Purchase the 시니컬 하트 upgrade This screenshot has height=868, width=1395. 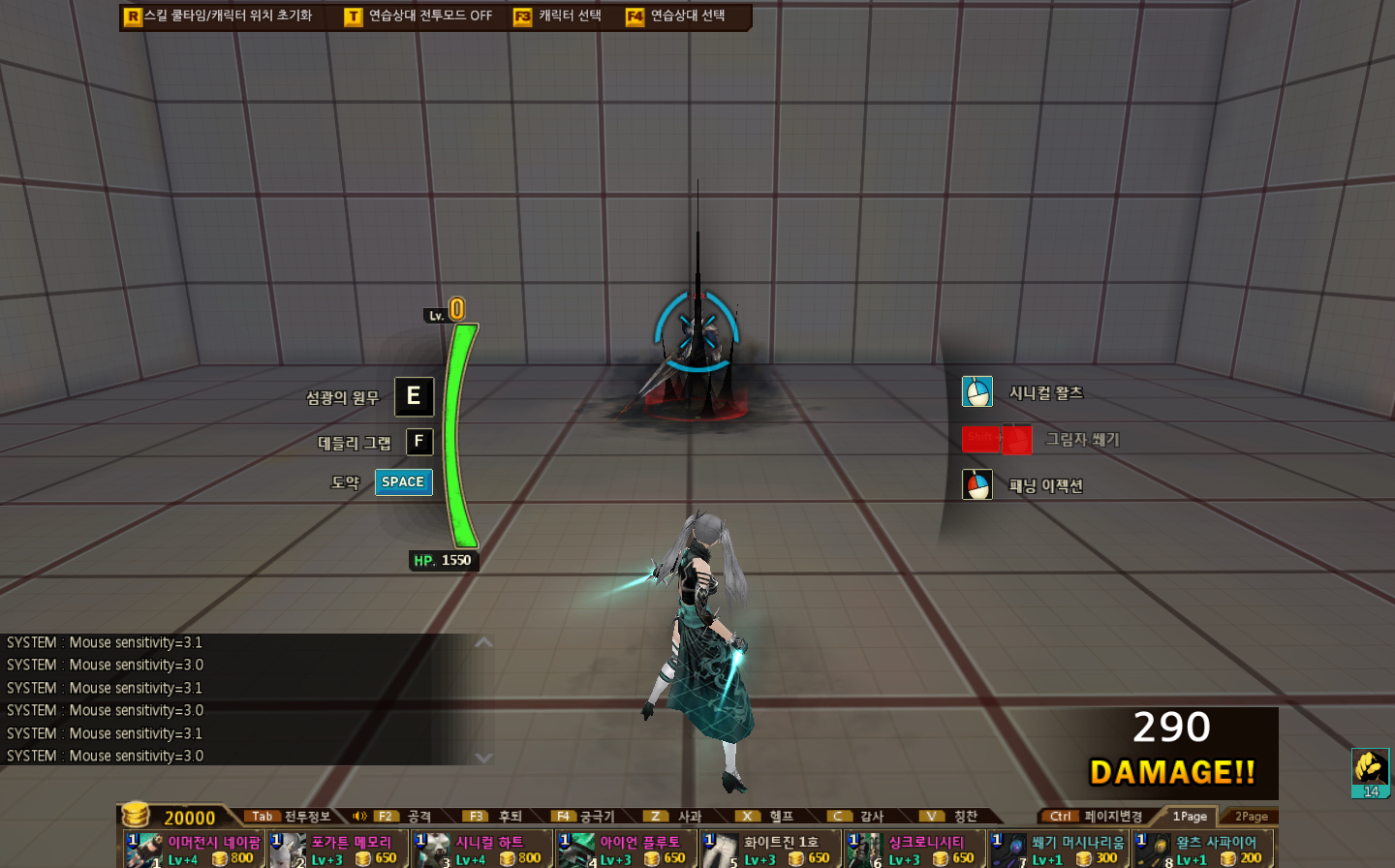click(481, 850)
